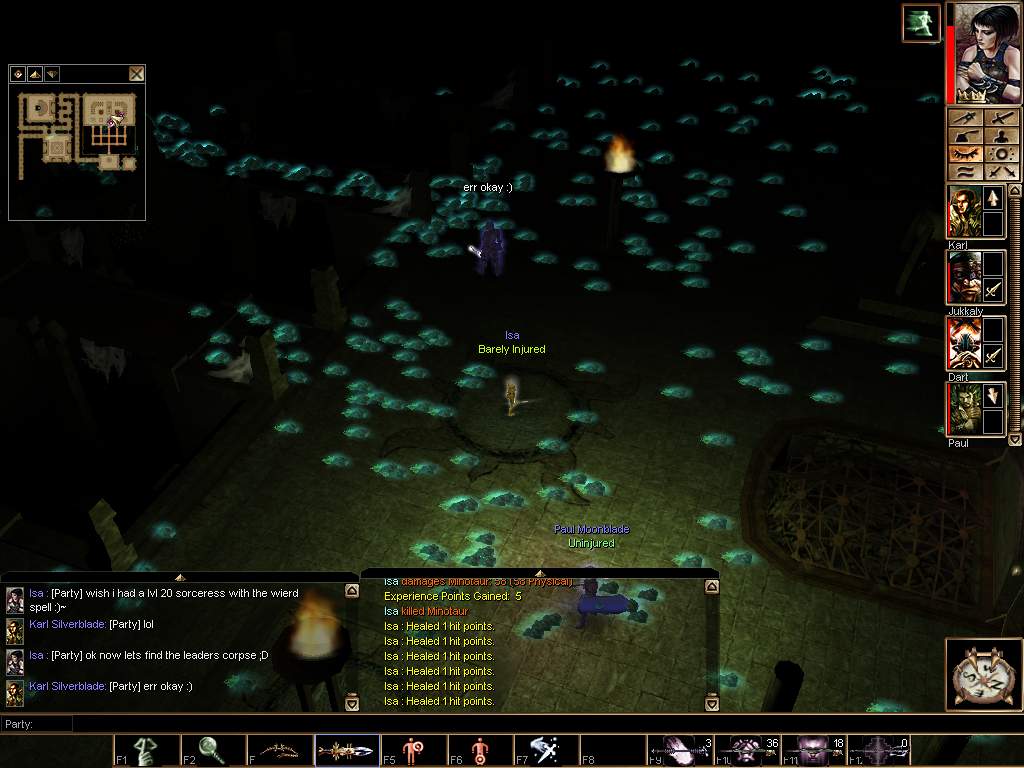This screenshot has width=1024, height=768.
Task: Choose Paul's party portrait
Action: (x=962, y=409)
